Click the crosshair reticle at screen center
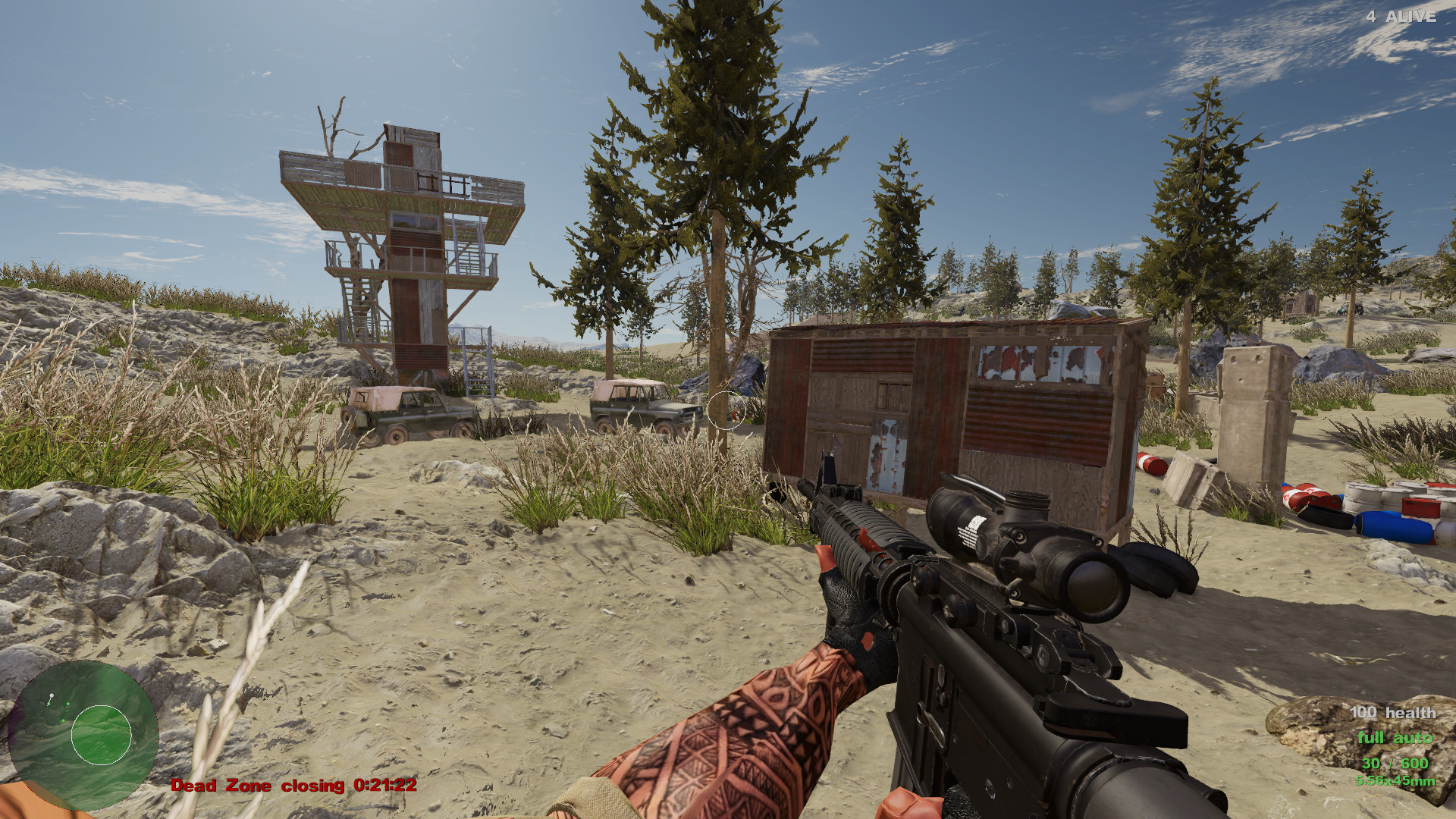Viewport: 1456px width, 819px height. pos(726,409)
